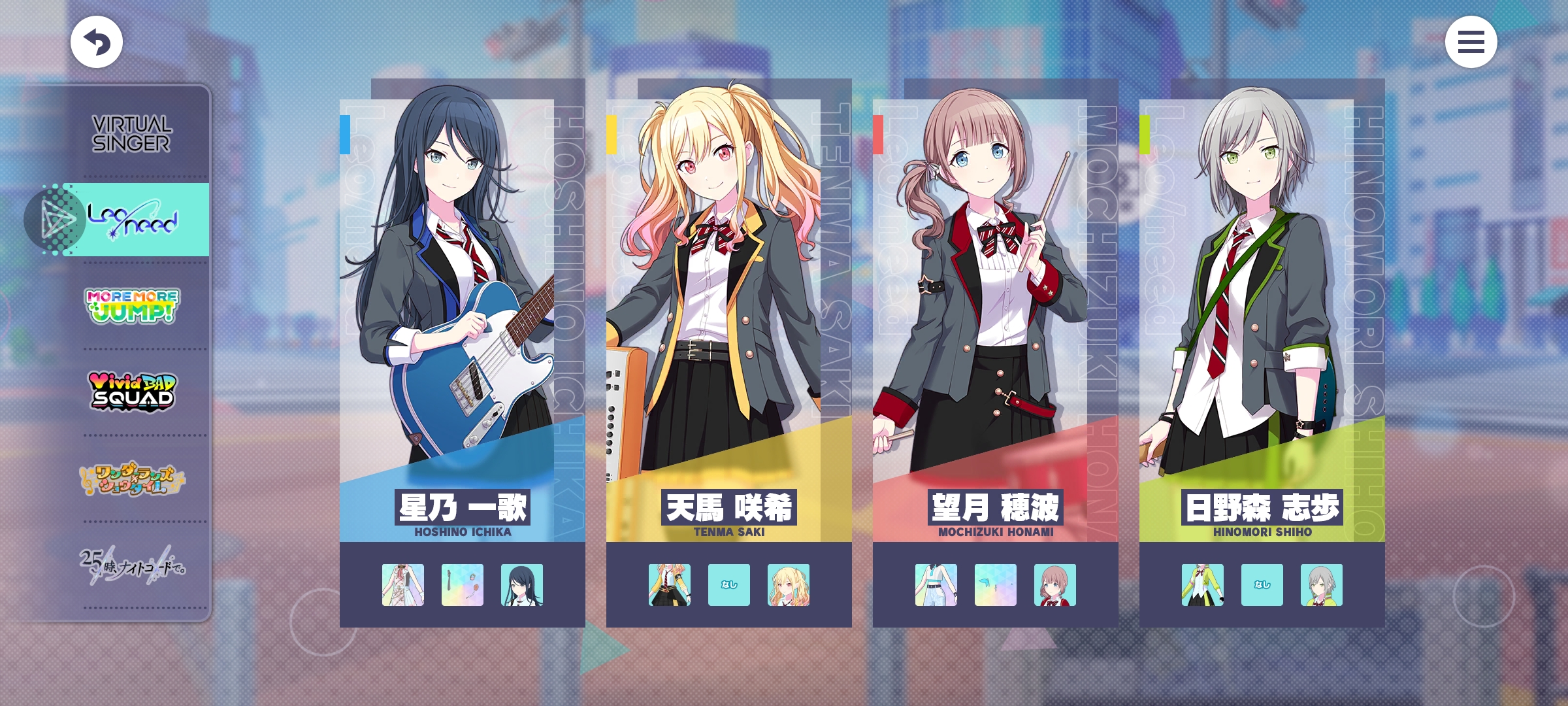Open Shiho's green costume thumbnail
The image size is (1568, 706).
pyautogui.click(x=1203, y=585)
